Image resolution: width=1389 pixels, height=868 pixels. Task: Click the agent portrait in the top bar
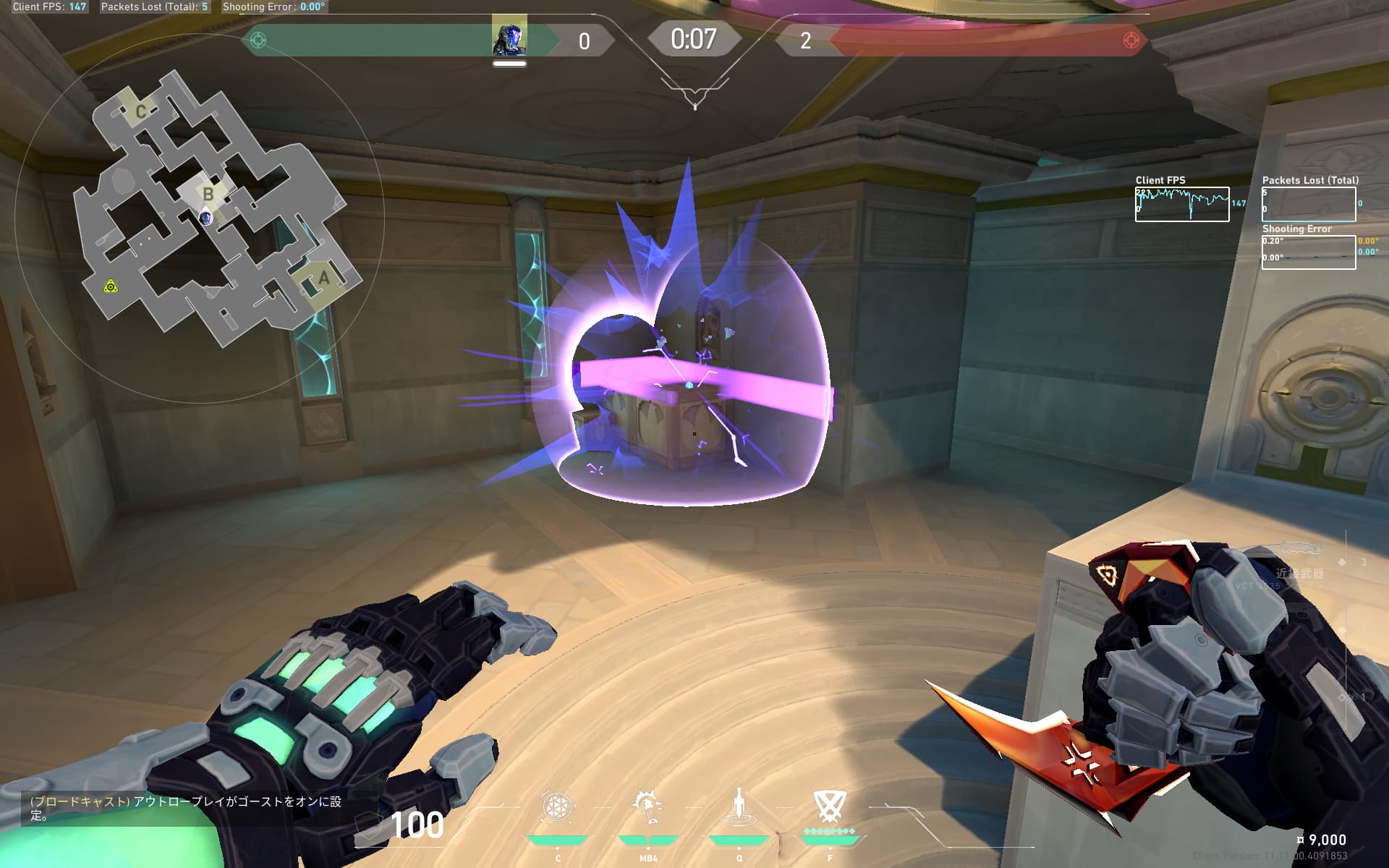click(509, 36)
